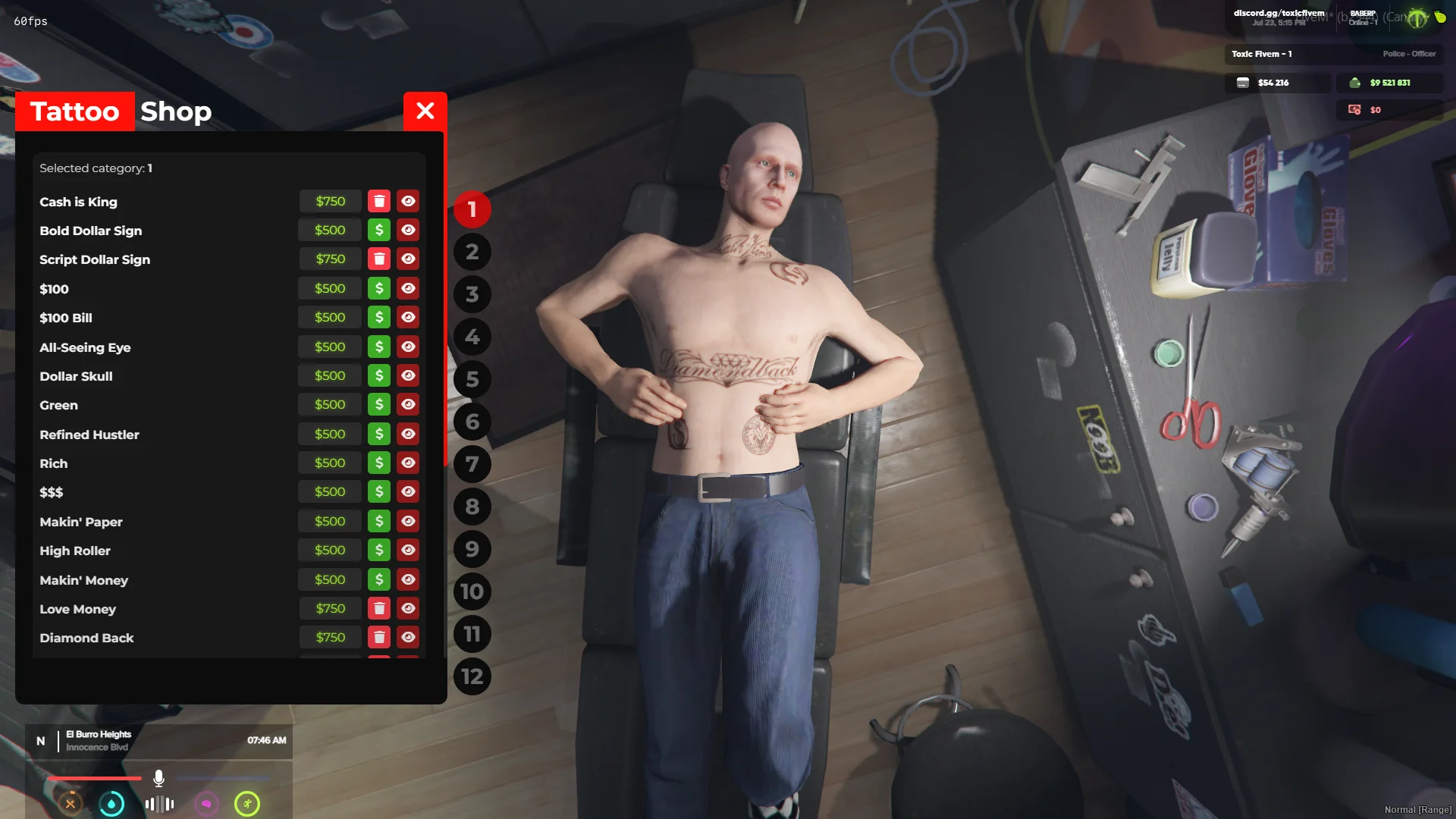1456x819 pixels.
Task: Close the Tattoo Shop window
Action: coord(425,111)
